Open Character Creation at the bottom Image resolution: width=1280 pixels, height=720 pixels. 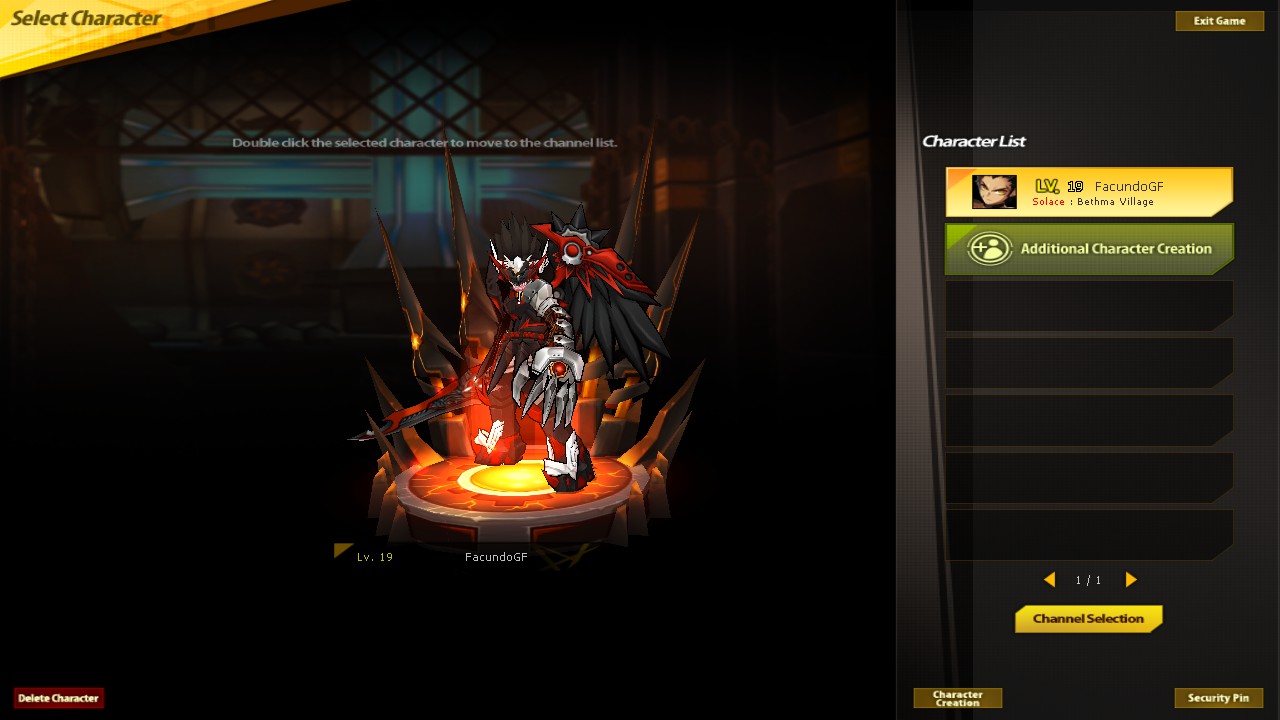(x=957, y=697)
